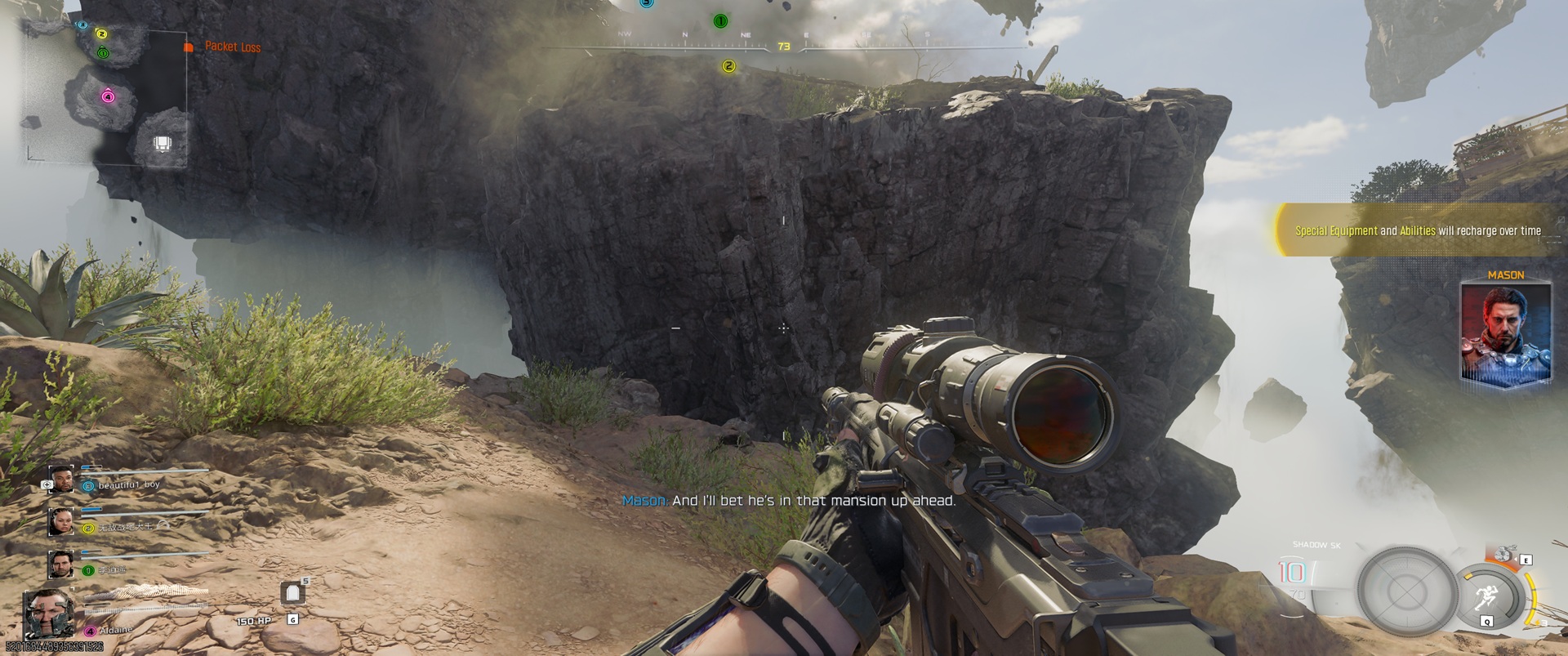Click the blue player 3 marker on the minimap
Image resolution: width=1568 pixels, height=656 pixels.
(x=82, y=25)
